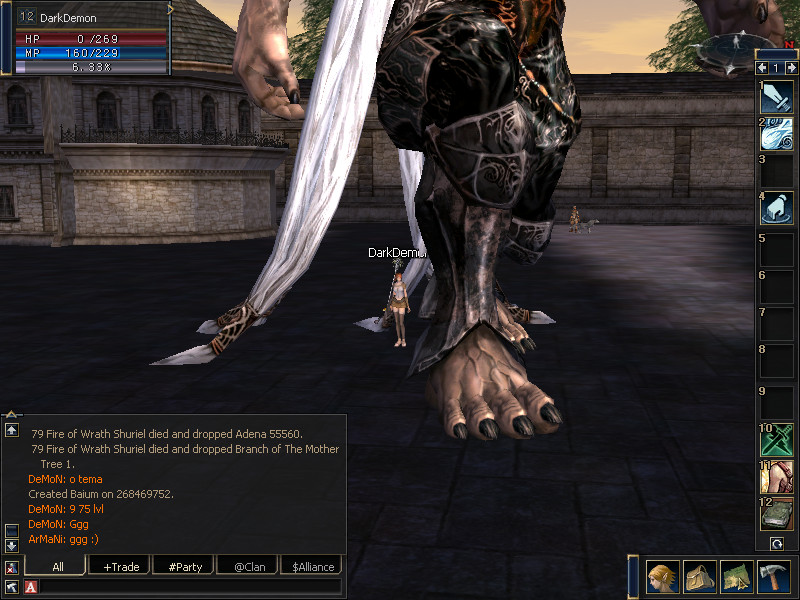800x600 pixels.
Task: Switch to the +Trade chat tab
Action: pyautogui.click(x=121, y=566)
